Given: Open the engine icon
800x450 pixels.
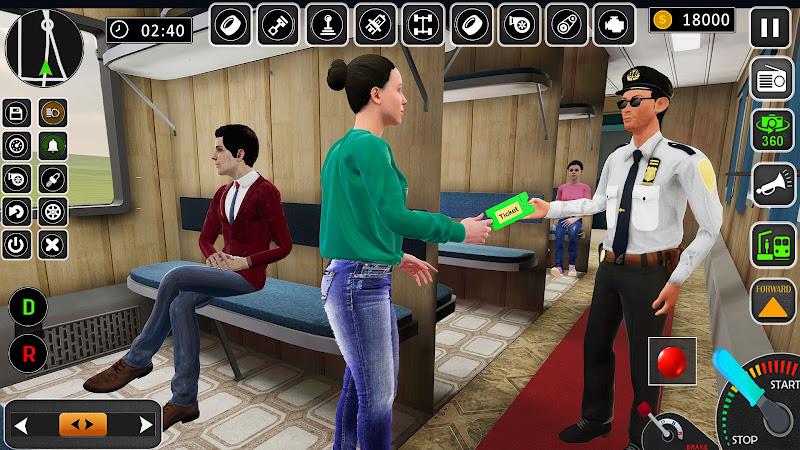Looking at the screenshot, I should 615,24.
